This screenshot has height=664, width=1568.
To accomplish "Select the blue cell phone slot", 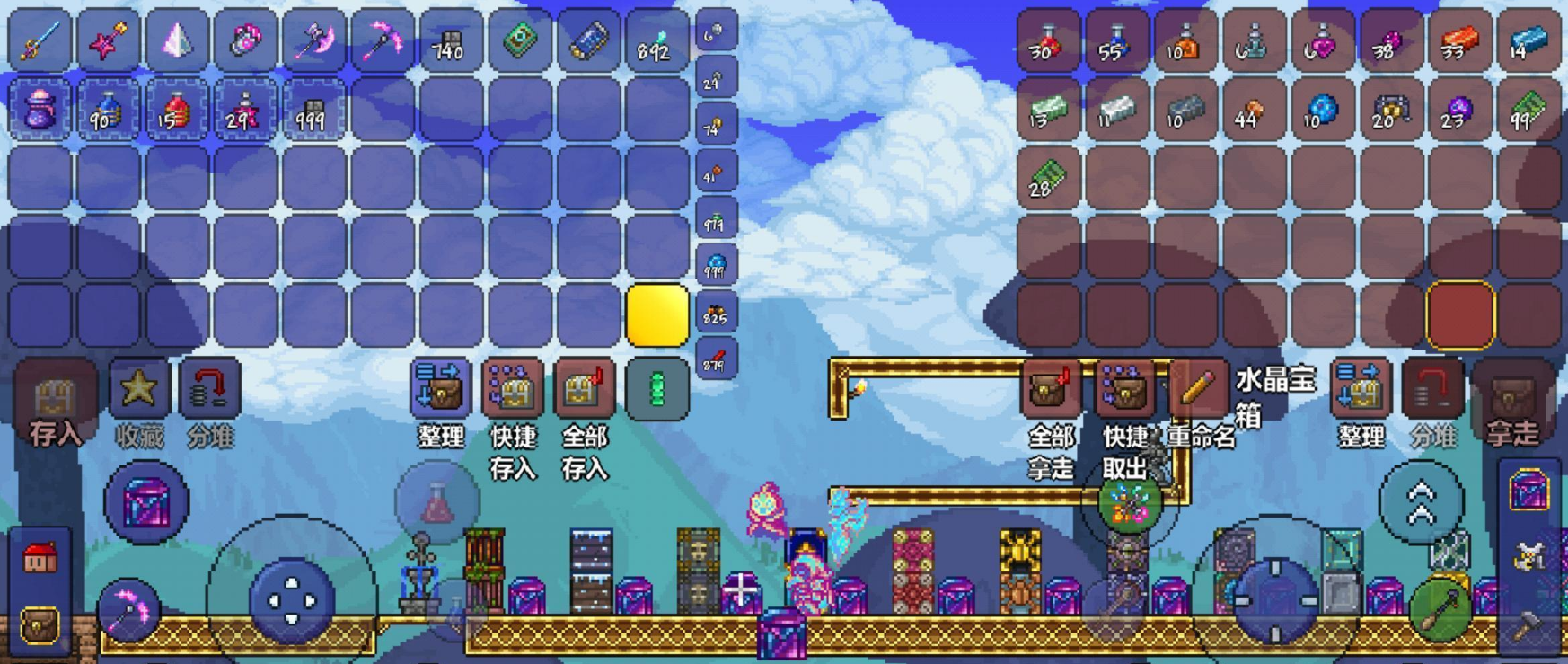I will click(x=588, y=41).
